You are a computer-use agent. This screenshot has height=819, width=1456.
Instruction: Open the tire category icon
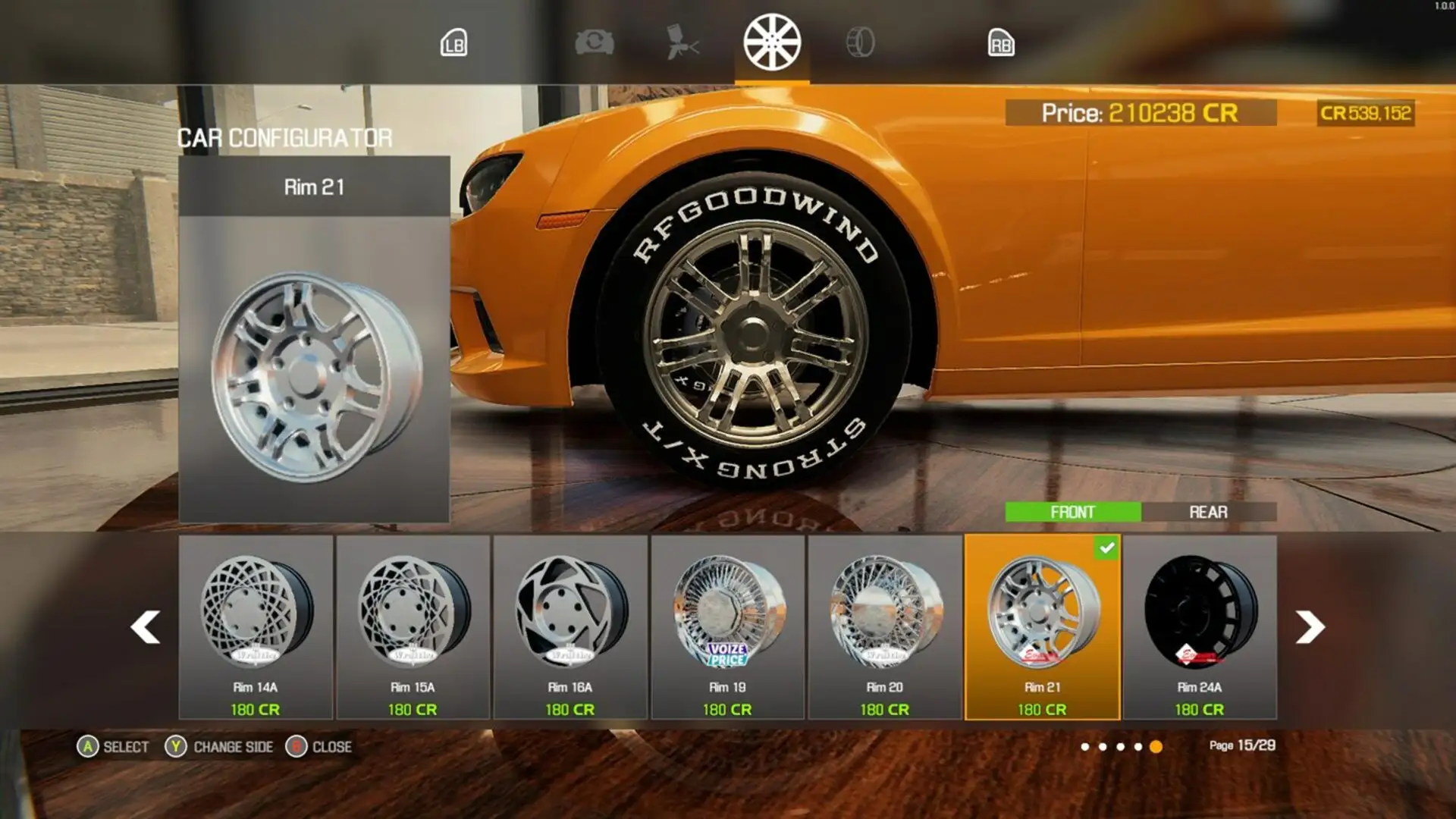coord(862,43)
